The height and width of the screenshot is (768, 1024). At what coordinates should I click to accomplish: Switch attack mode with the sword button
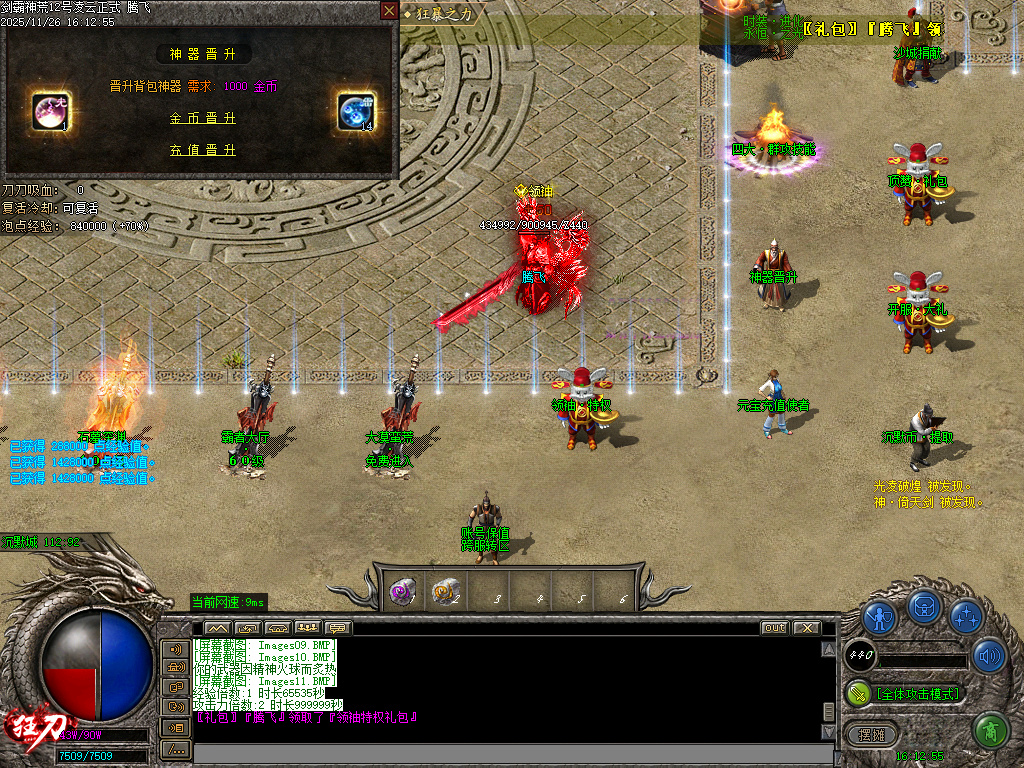click(859, 693)
